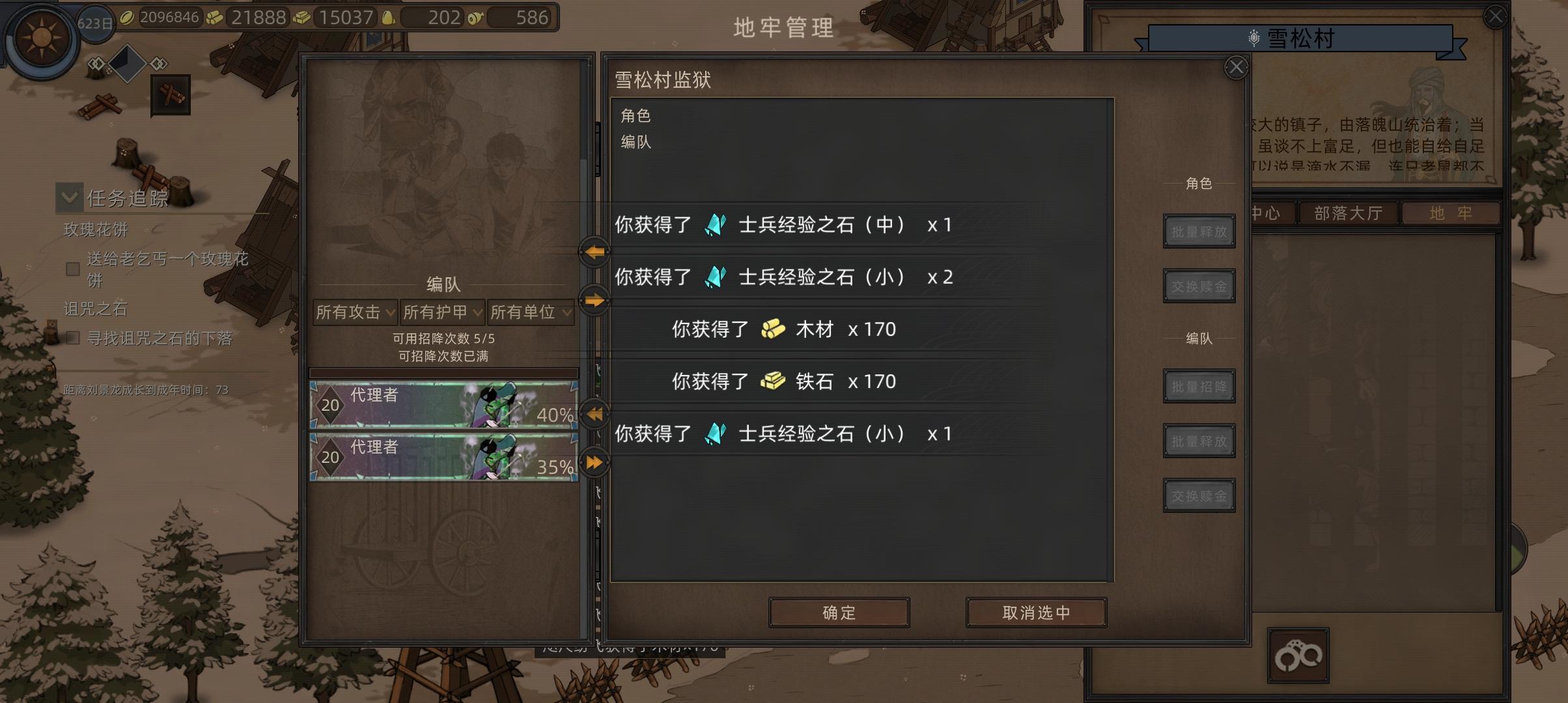Click the leaf currency icon in the resource bar
1568x703 pixels.
click(128, 18)
